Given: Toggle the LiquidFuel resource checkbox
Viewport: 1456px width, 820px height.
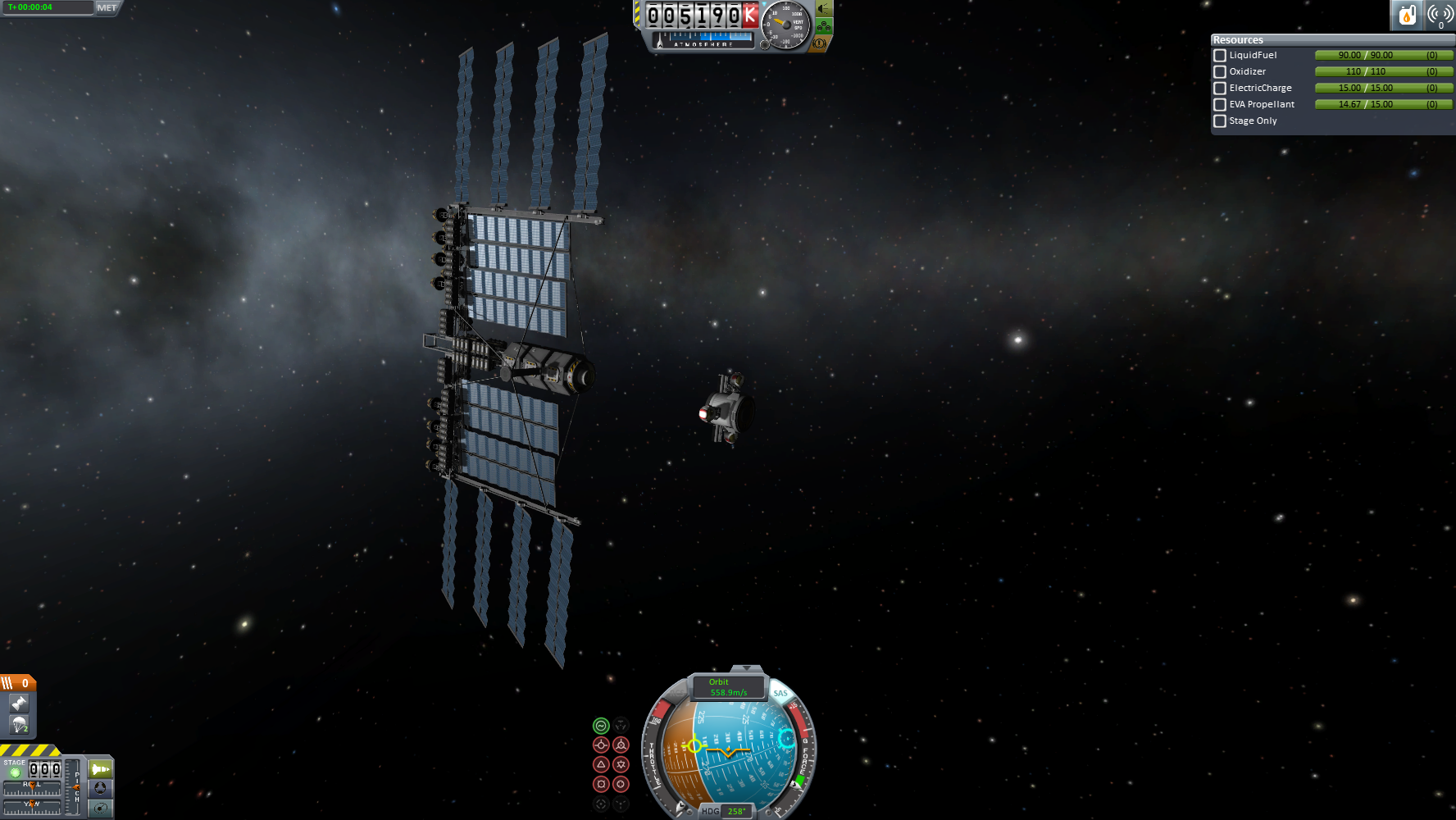Looking at the screenshot, I should tap(1220, 56).
